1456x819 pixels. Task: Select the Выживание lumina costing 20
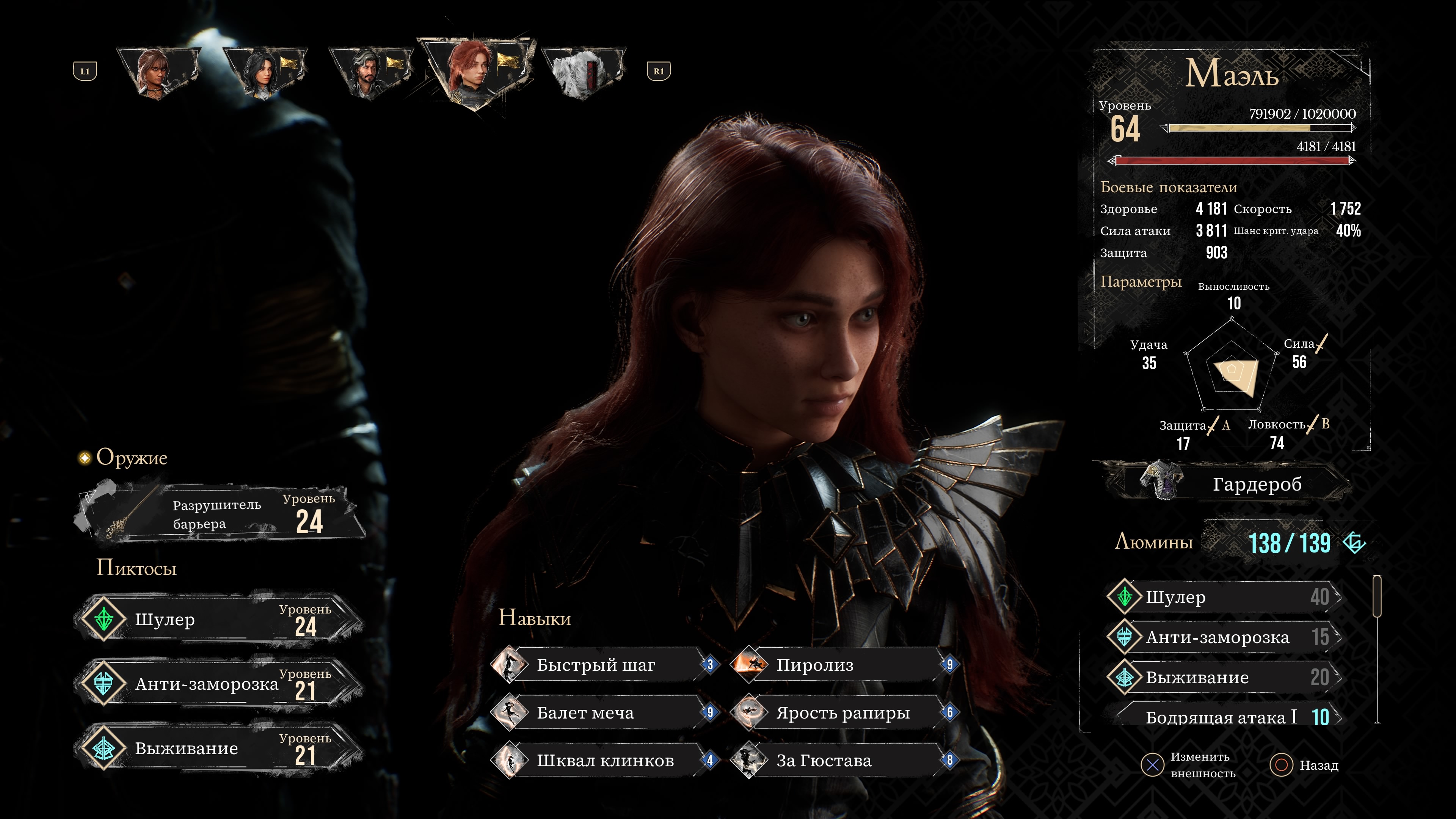coord(1227,677)
